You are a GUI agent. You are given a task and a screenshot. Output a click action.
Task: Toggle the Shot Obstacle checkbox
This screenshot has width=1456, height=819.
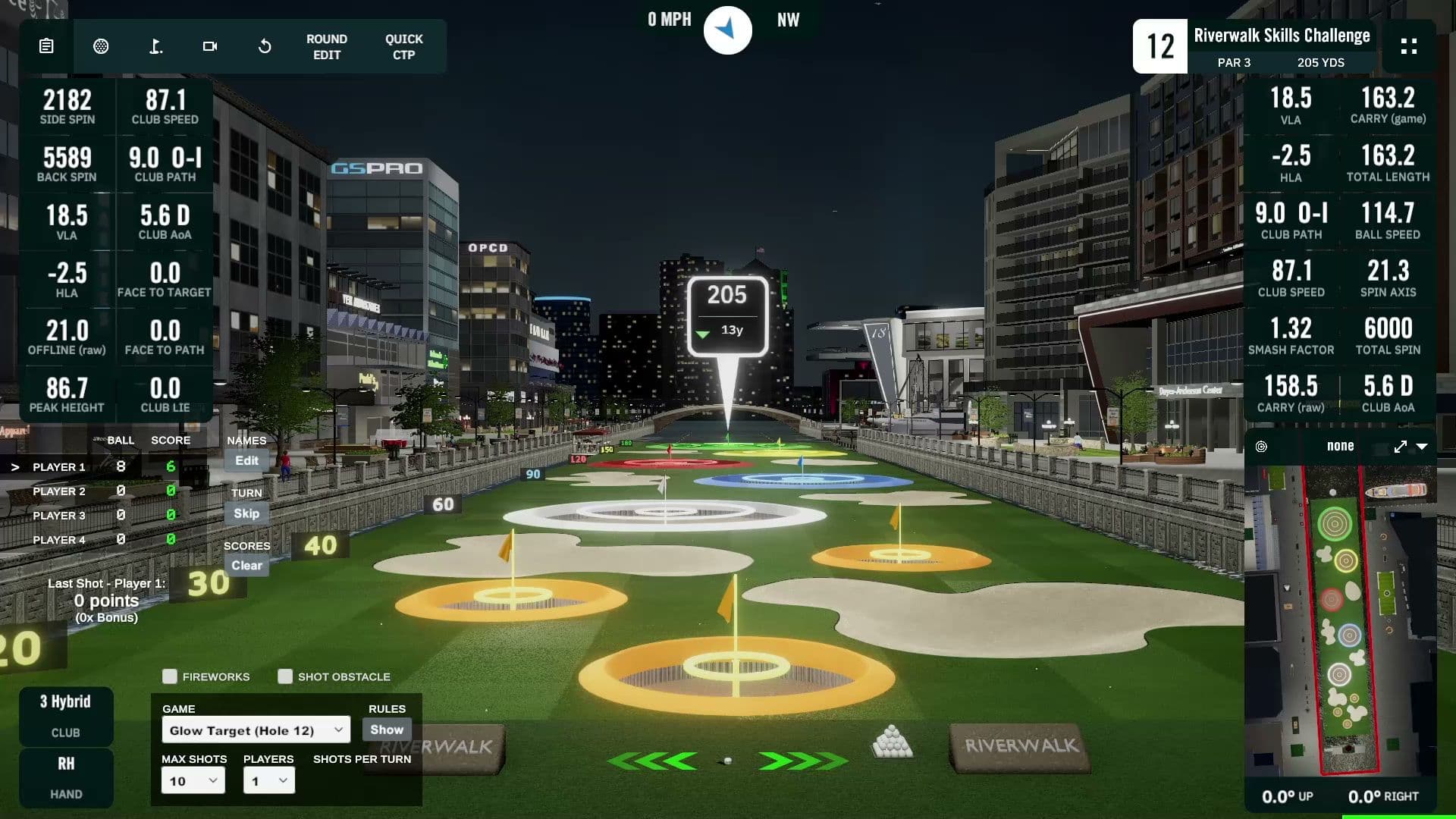[286, 676]
